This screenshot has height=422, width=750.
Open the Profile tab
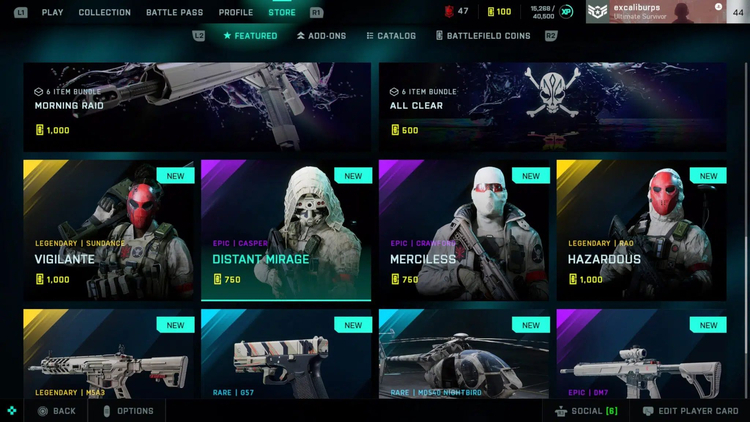(x=236, y=12)
